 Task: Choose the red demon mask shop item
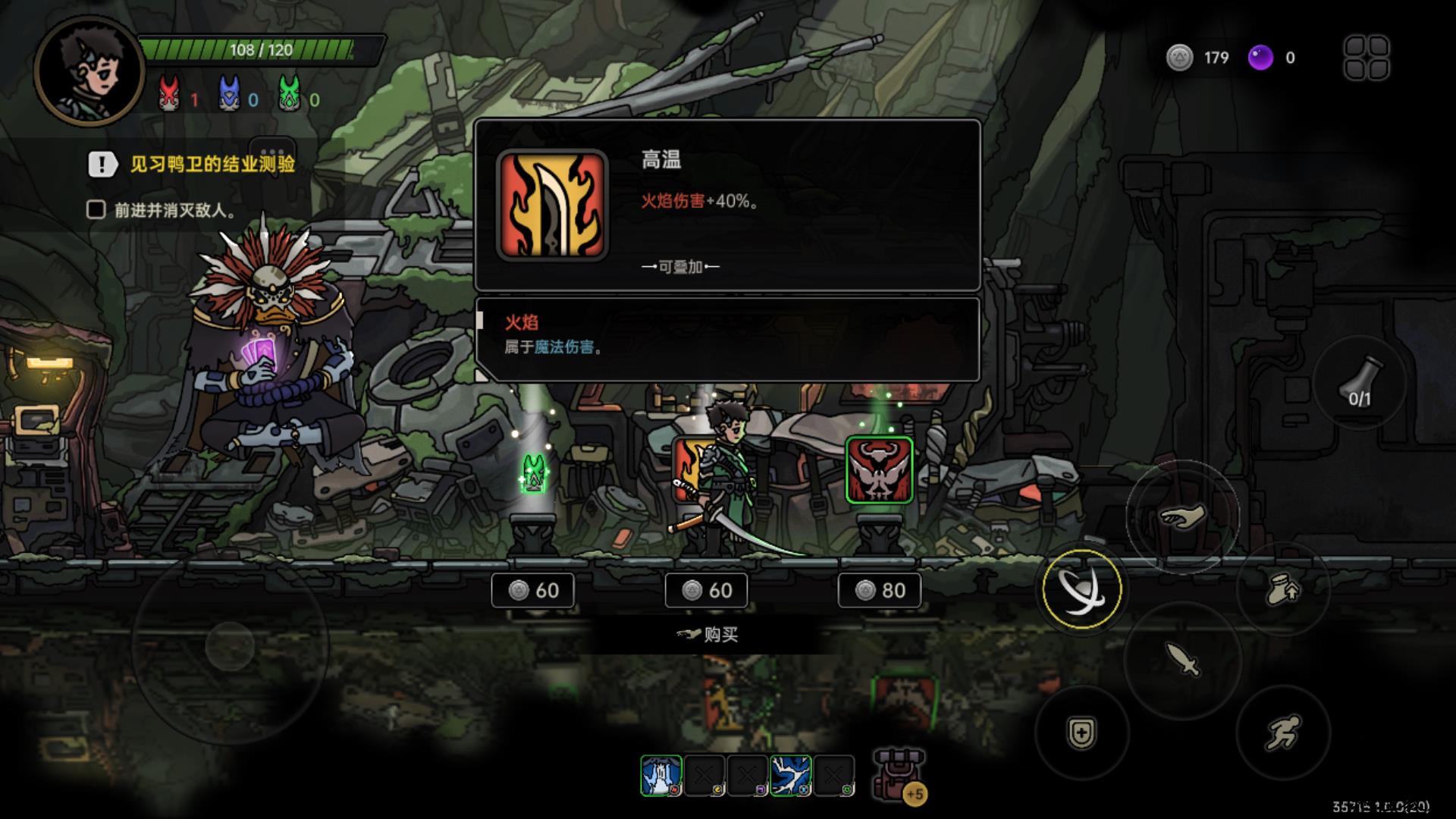(879, 470)
